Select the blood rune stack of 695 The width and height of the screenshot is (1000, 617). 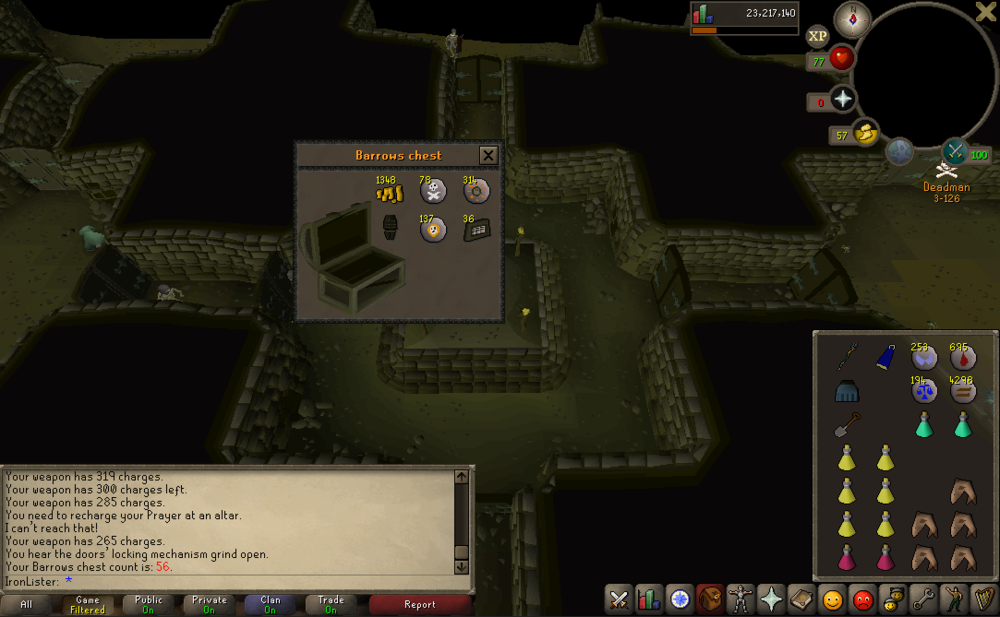click(963, 358)
